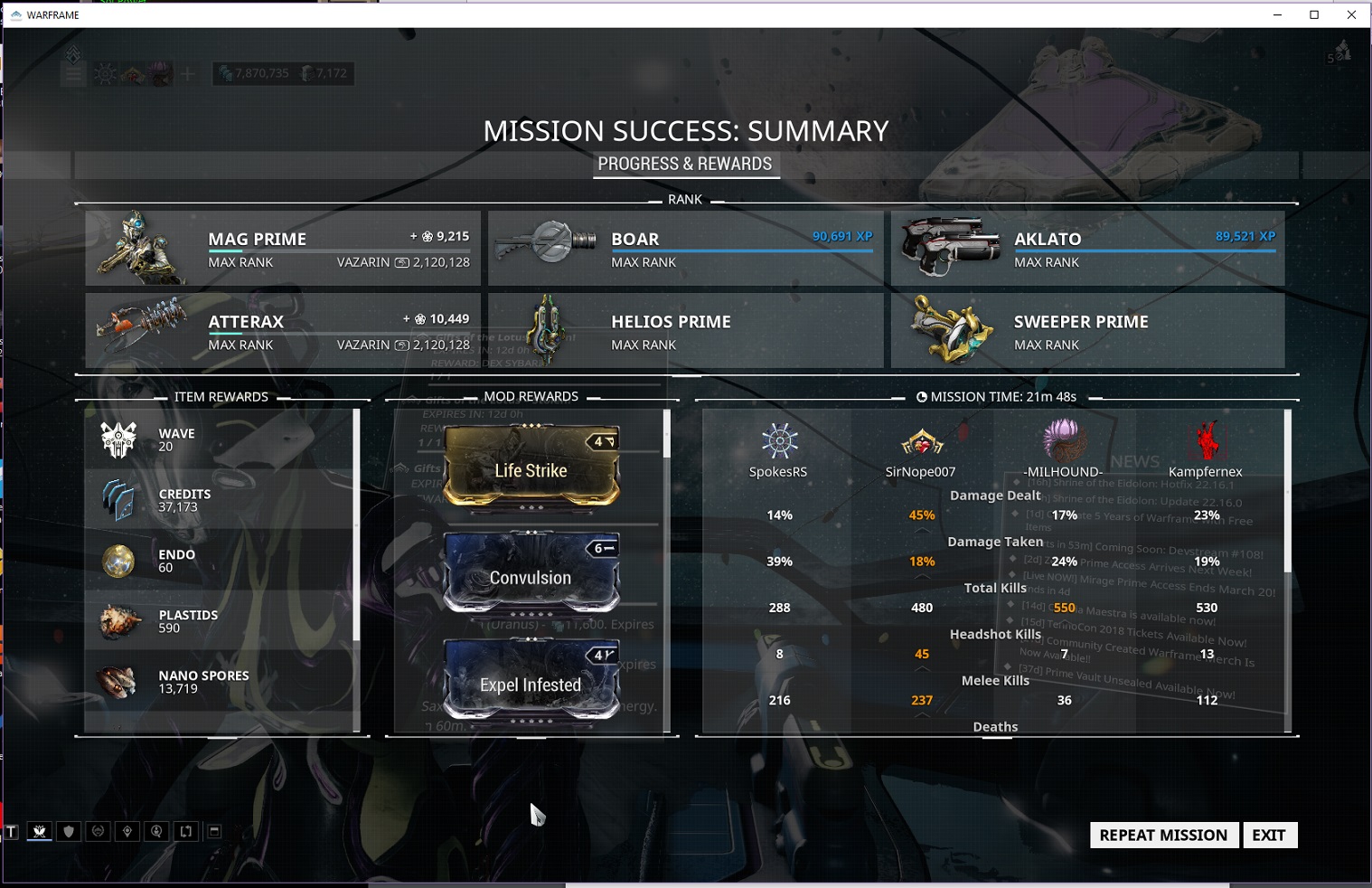Choose the Atterax rank panel

point(283,330)
